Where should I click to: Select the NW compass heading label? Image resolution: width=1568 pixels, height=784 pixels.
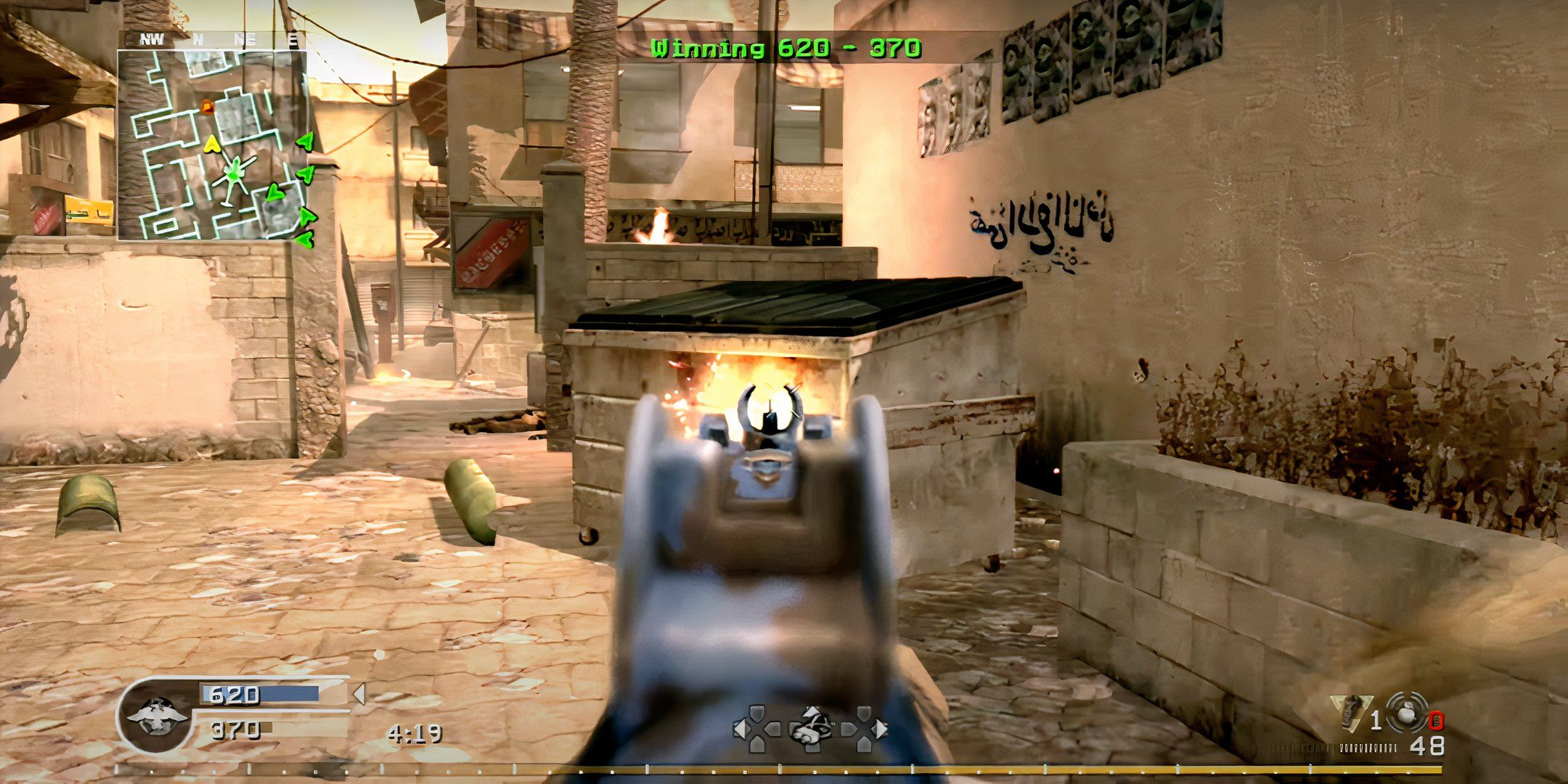click(151, 38)
